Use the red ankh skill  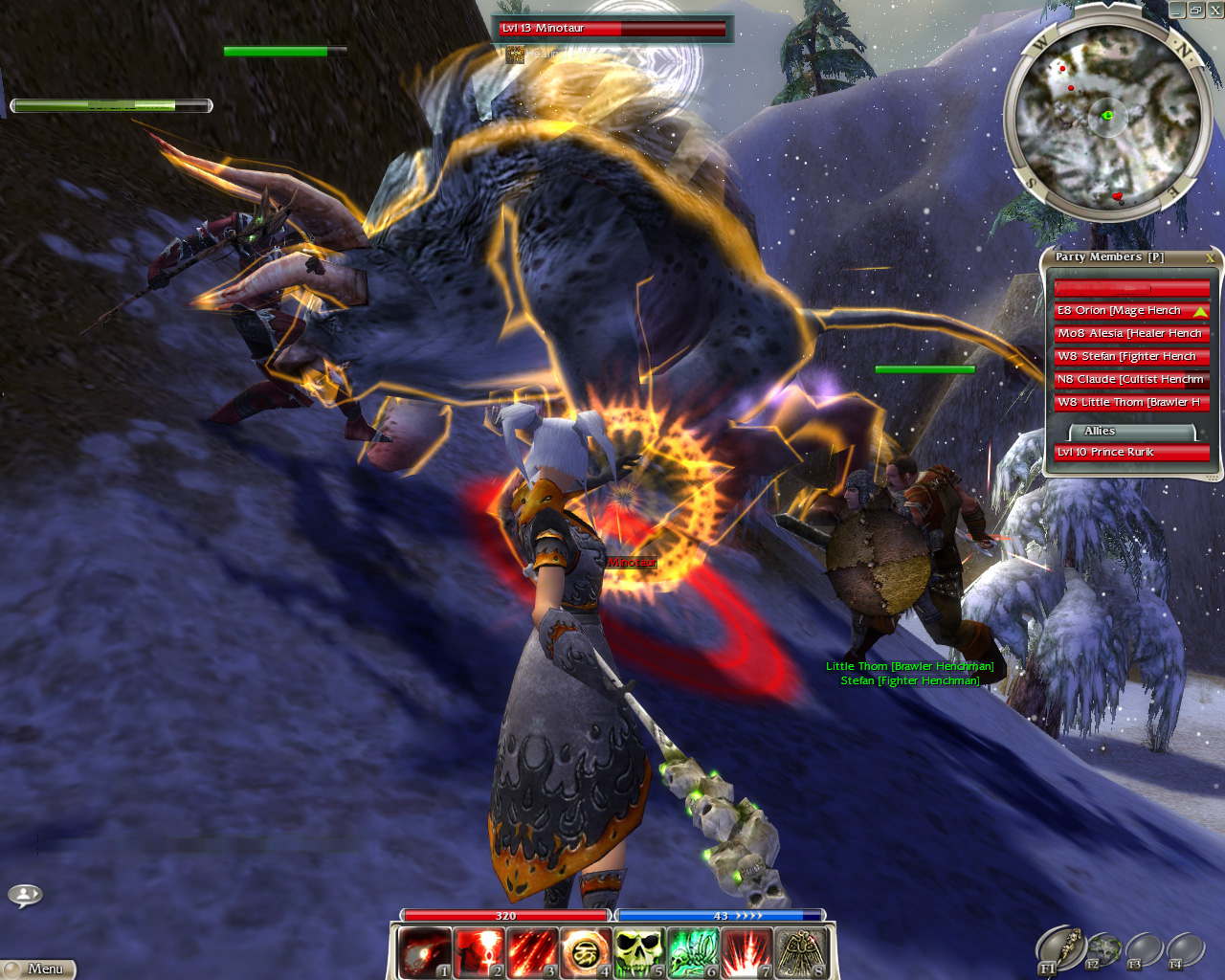click(x=478, y=953)
